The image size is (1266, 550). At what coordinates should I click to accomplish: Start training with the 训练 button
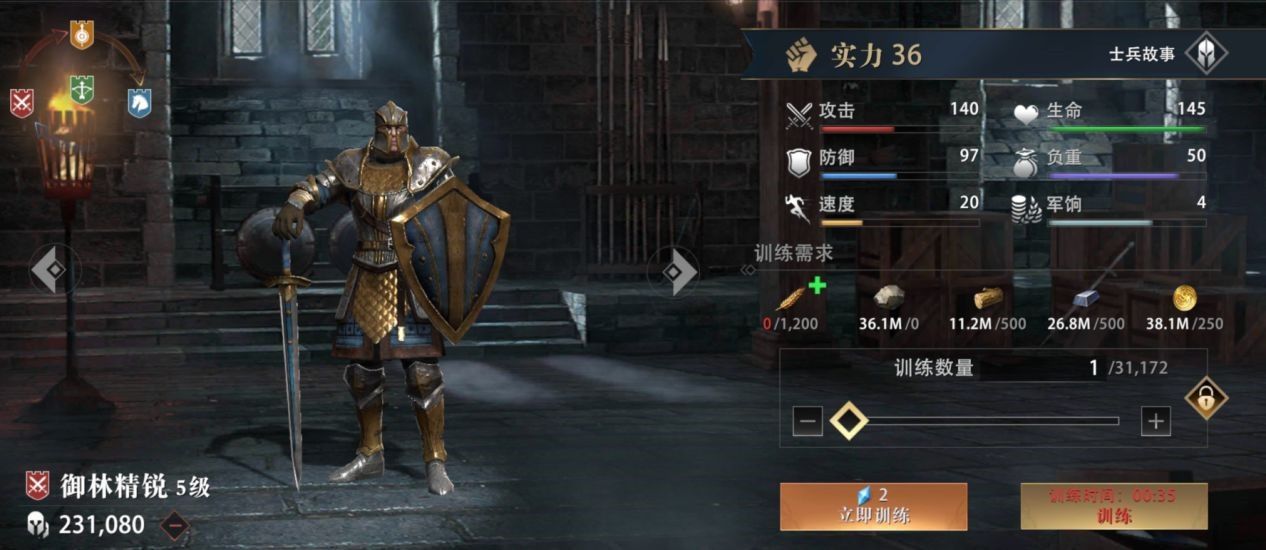pyautogui.click(x=1114, y=506)
